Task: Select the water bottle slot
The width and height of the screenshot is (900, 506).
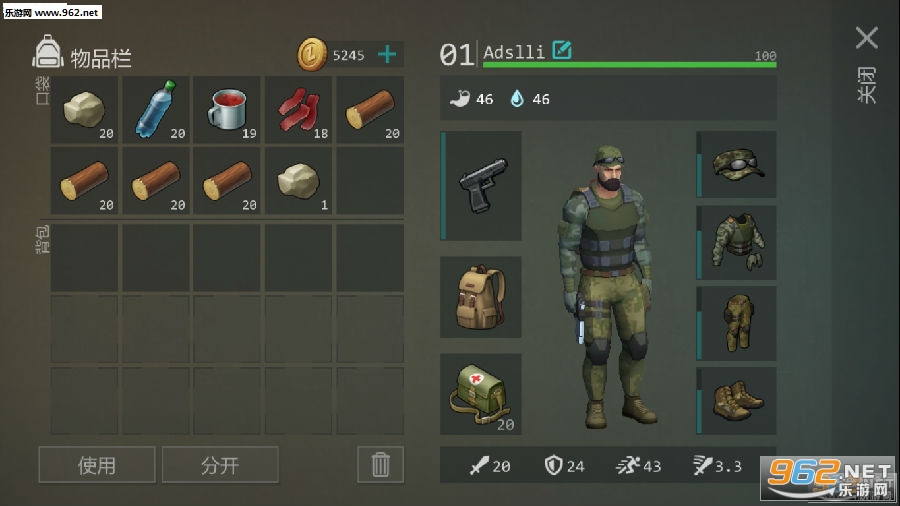Action: (x=156, y=110)
